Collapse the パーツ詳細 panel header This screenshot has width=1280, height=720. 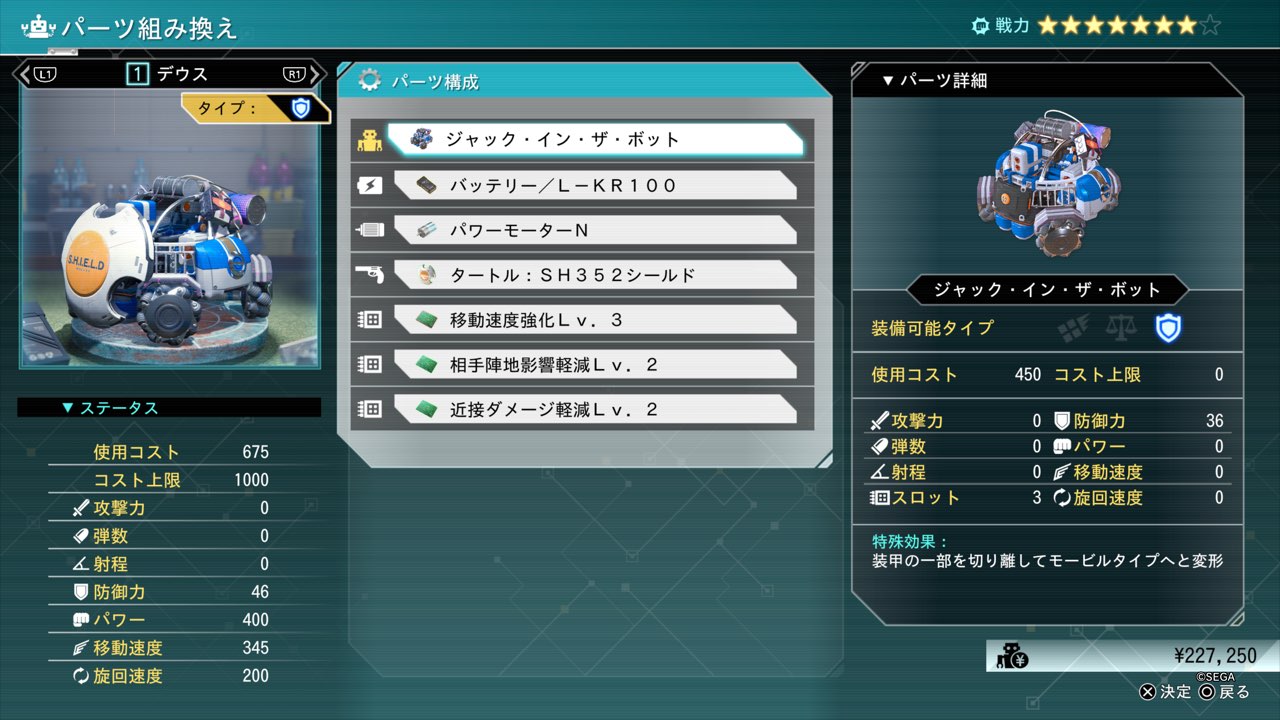[934, 81]
